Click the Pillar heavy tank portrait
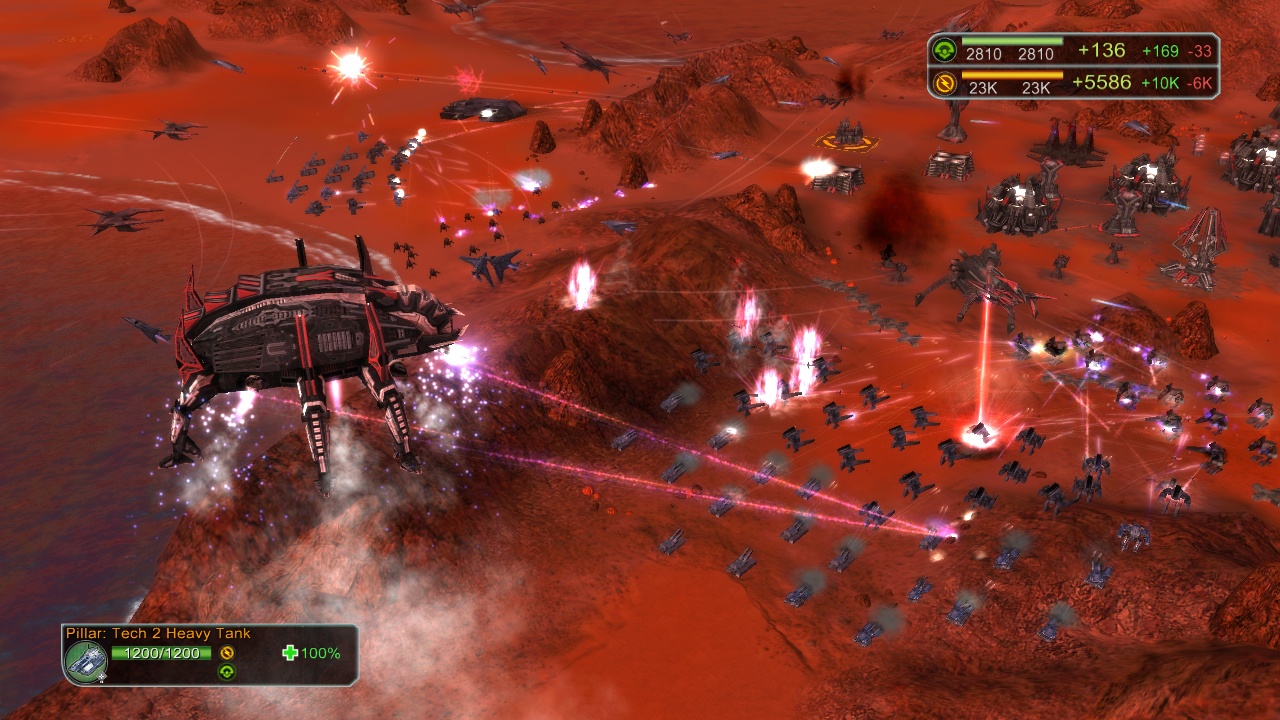1280x720 pixels. click(86, 660)
